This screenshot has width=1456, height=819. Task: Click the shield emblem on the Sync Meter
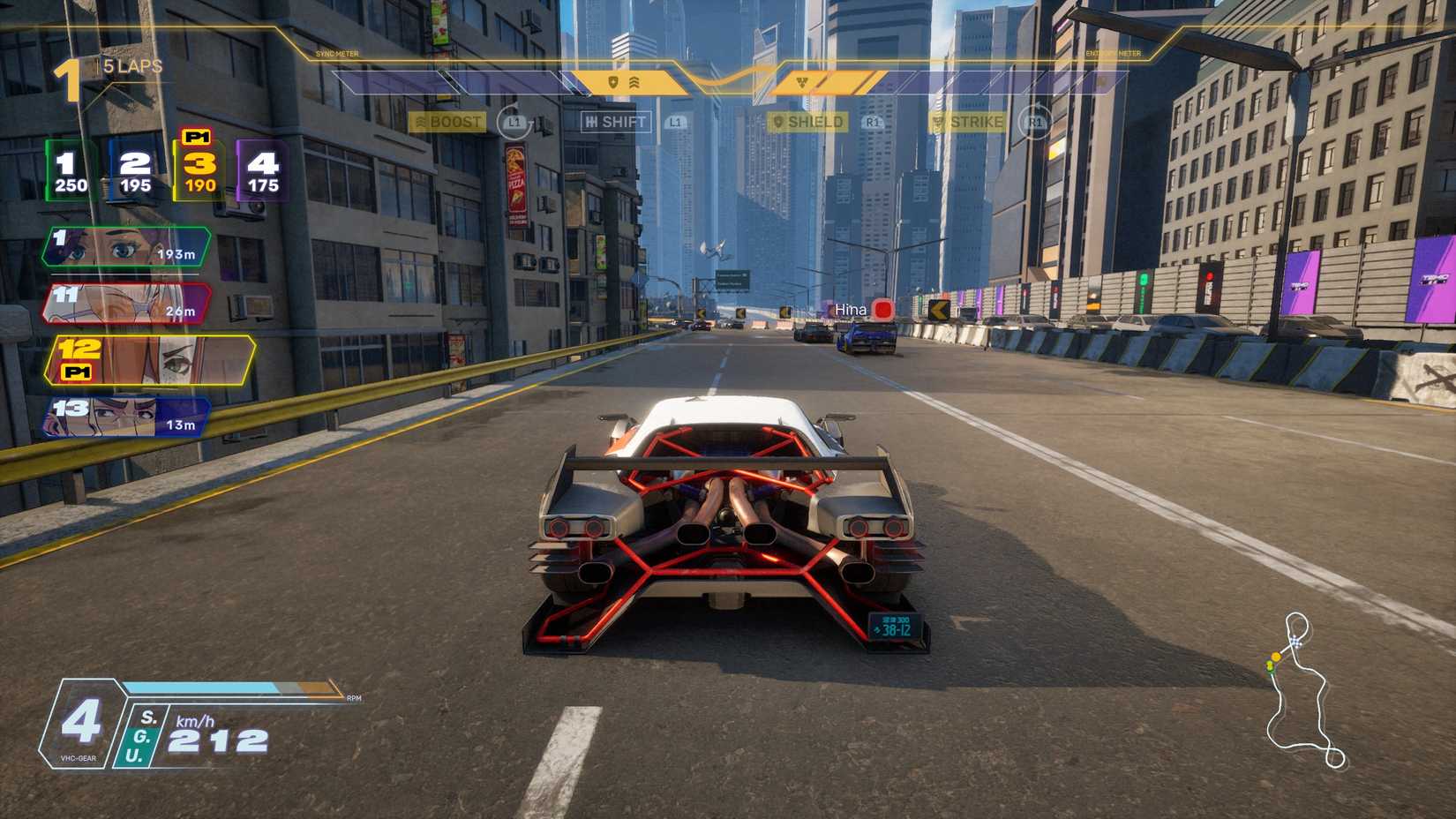(x=612, y=79)
